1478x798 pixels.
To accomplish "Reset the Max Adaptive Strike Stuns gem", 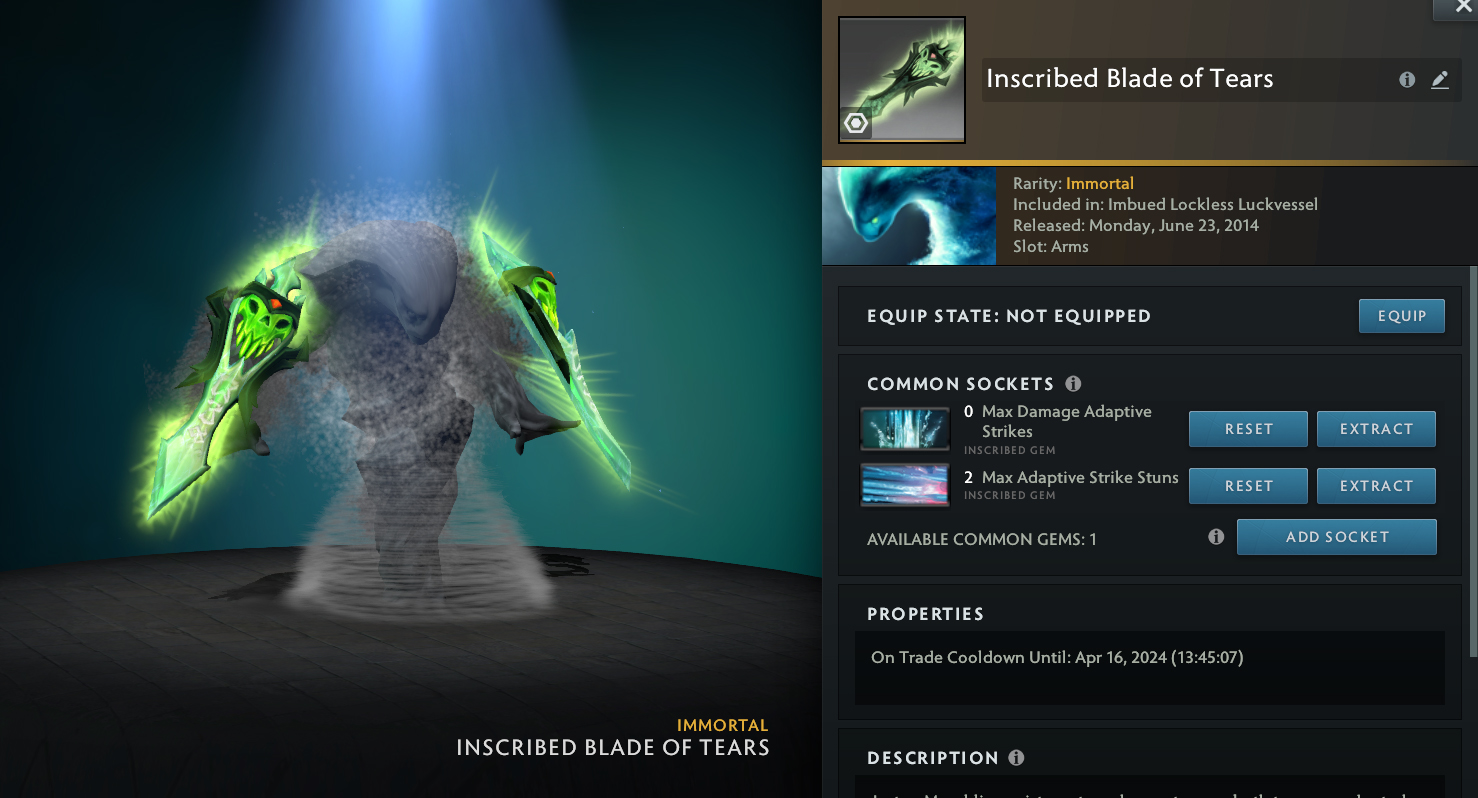I will 1248,486.
